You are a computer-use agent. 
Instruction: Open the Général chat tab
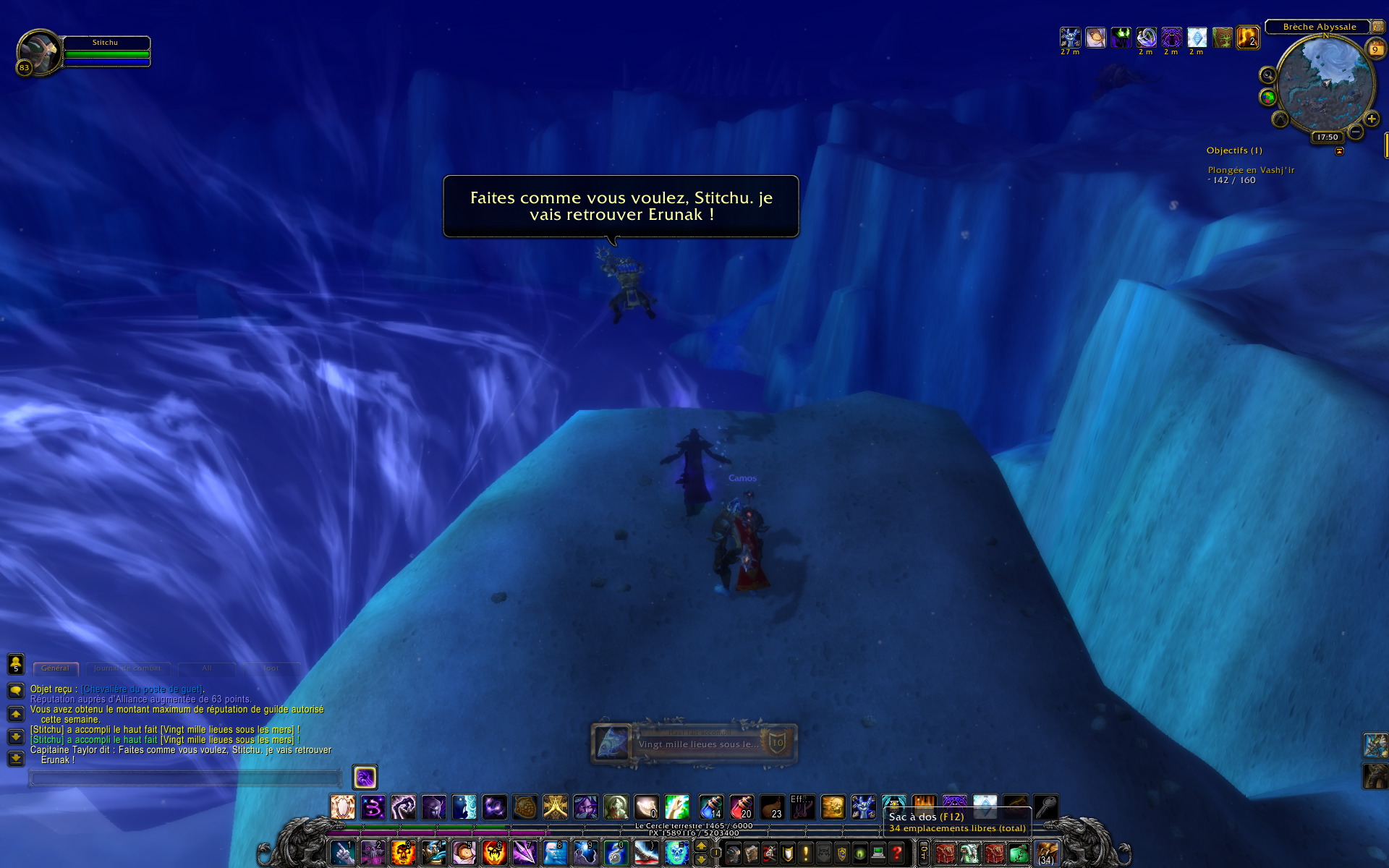coord(55,668)
